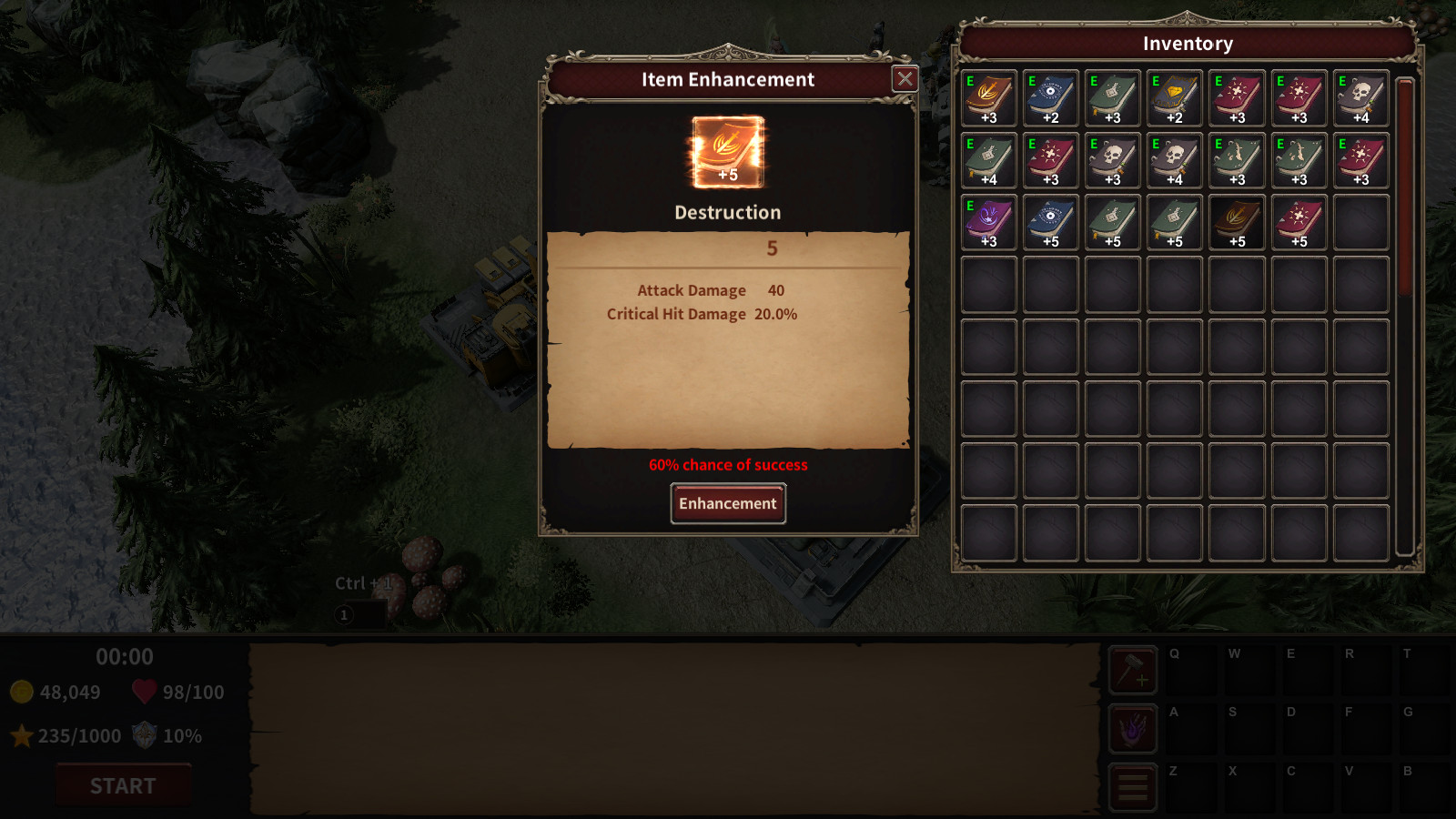Image resolution: width=1456 pixels, height=819 pixels.
Task: Select the glowing Destruction +5 item slot
Action: [x=728, y=152]
